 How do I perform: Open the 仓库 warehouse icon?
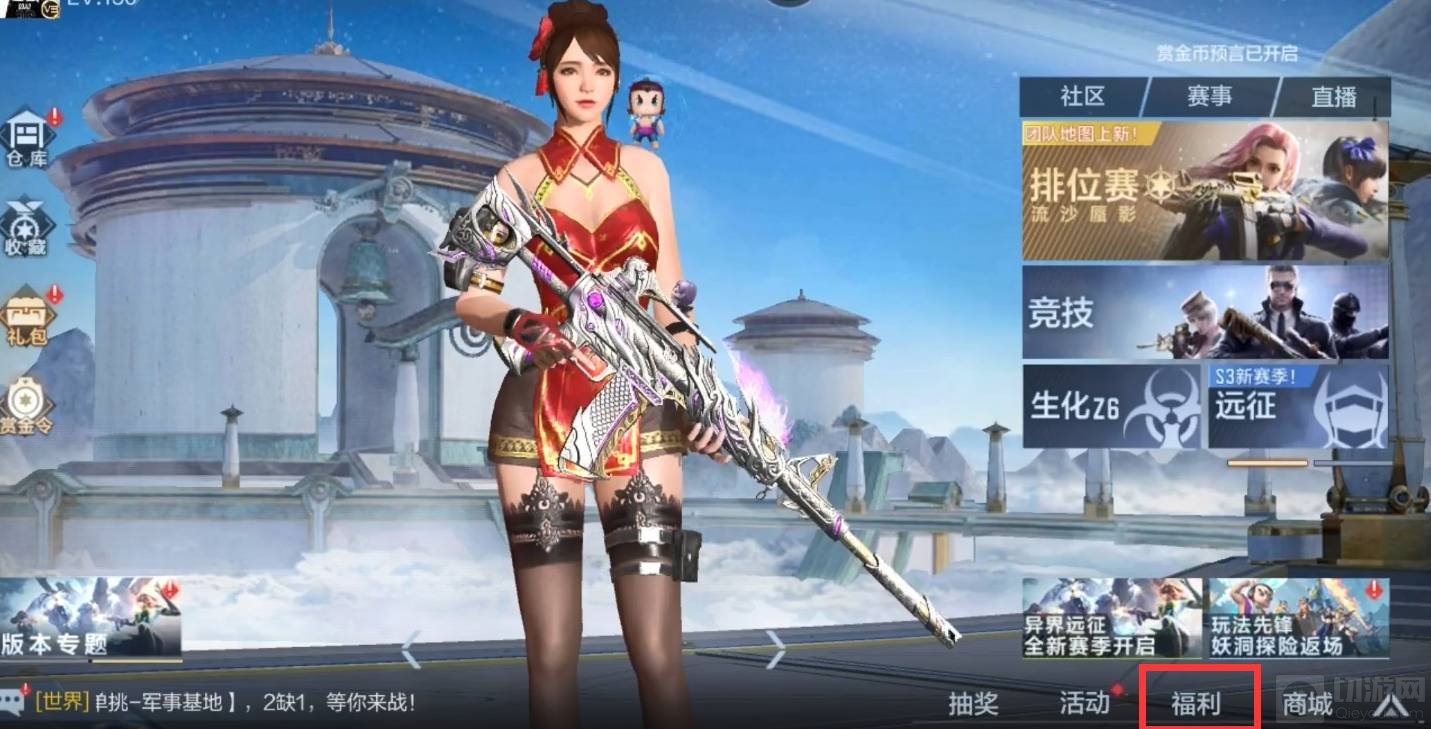tap(28, 138)
